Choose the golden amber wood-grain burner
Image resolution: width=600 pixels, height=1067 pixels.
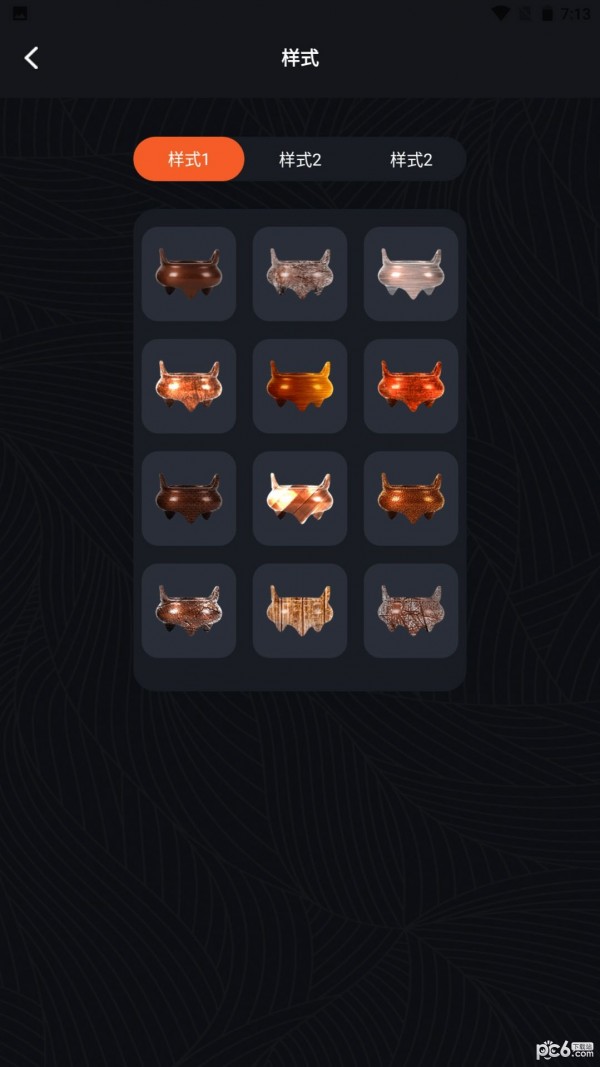pyautogui.click(x=300, y=385)
